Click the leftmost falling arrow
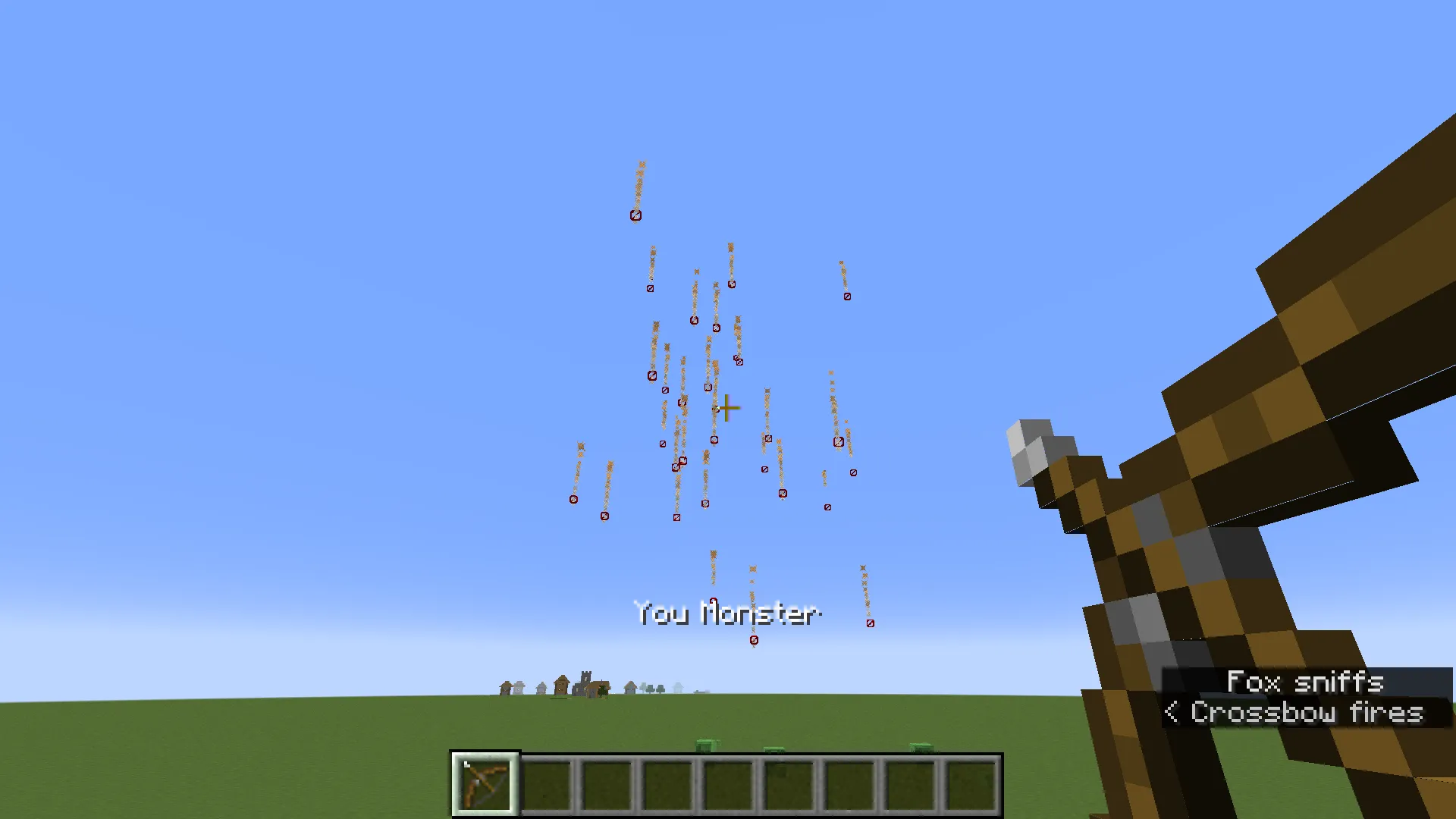Screen dimensions: 1456x819 pos(575,498)
